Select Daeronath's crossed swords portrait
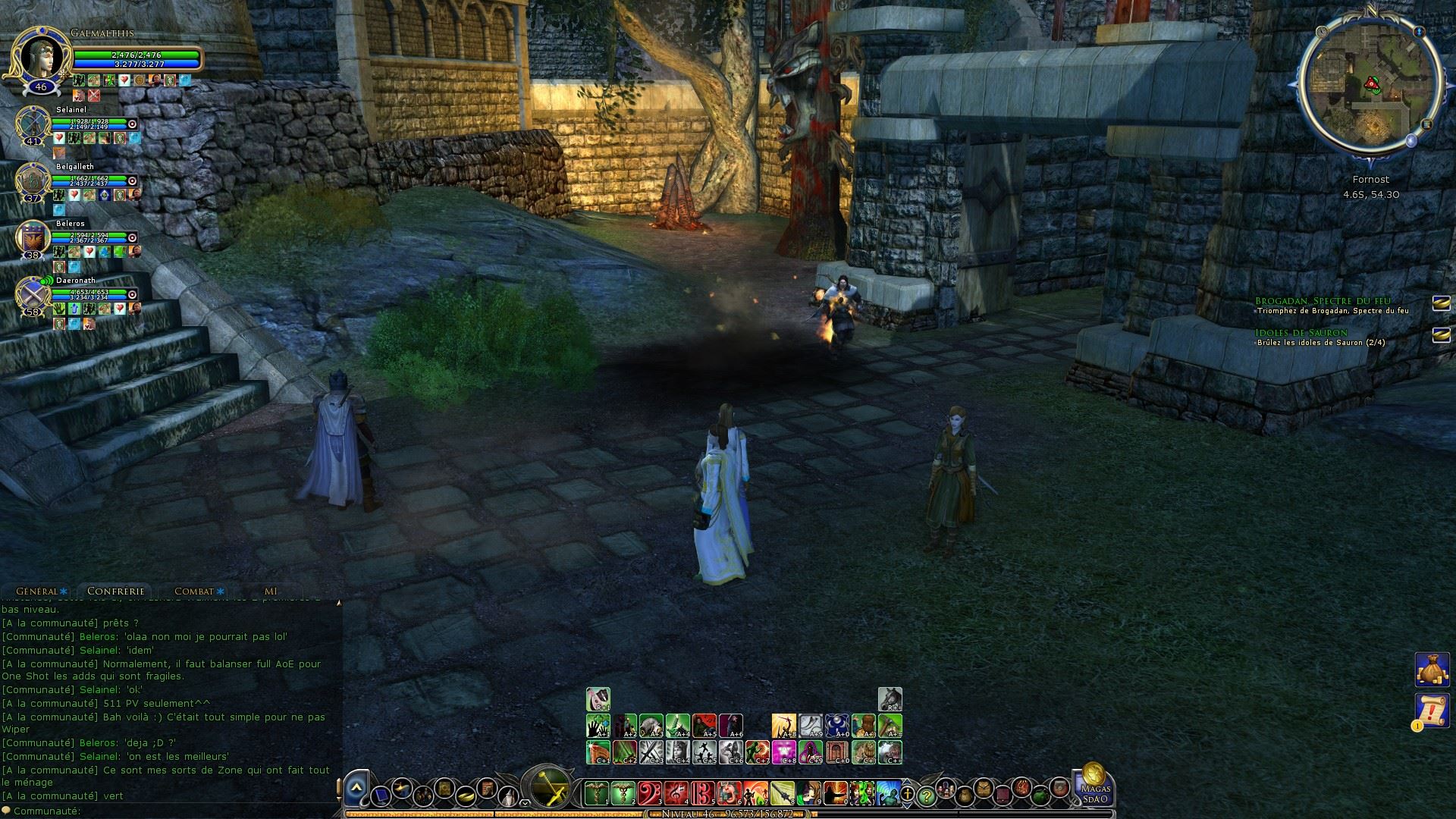The height and width of the screenshot is (819, 1456). tap(33, 294)
